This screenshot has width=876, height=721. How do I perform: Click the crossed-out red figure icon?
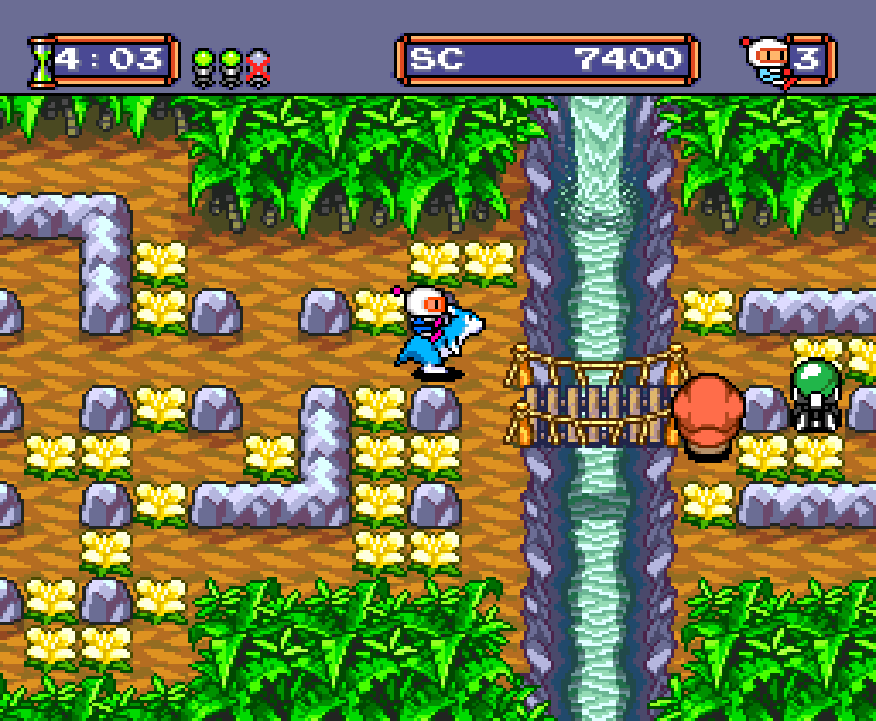pyautogui.click(x=259, y=66)
